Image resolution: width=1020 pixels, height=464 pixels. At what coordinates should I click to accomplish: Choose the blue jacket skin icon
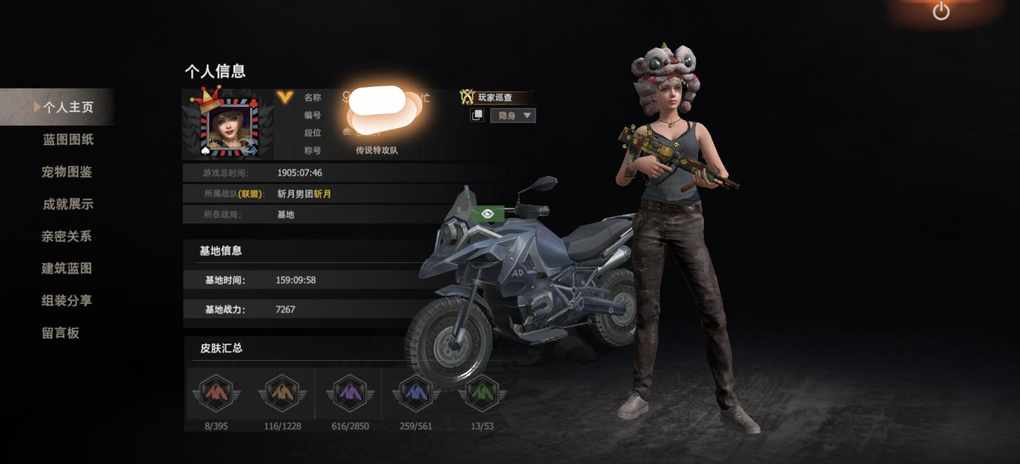coord(416,394)
